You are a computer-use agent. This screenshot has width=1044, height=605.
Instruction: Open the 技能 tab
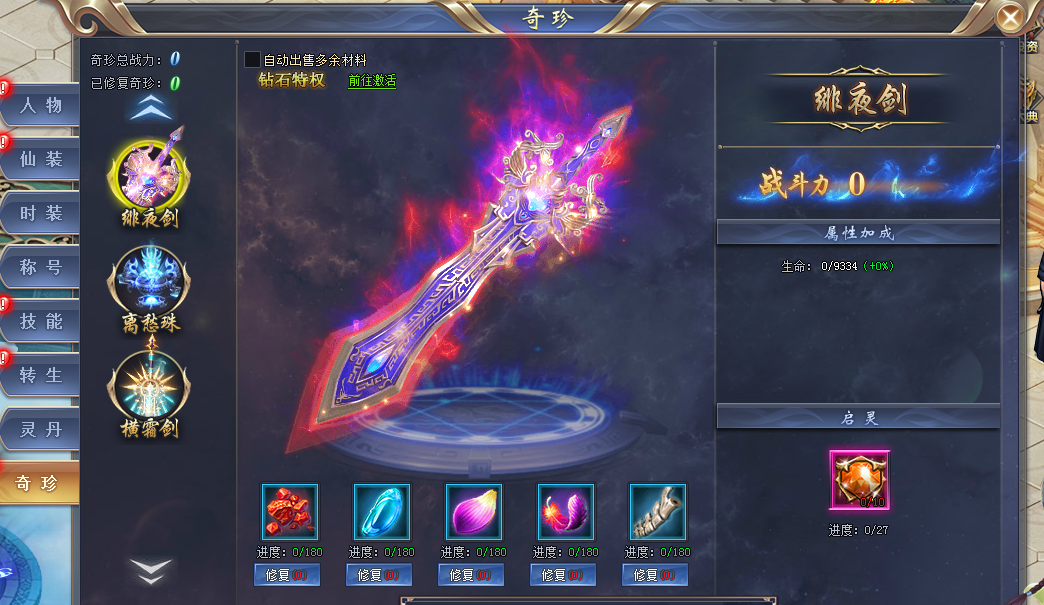pyautogui.click(x=40, y=321)
